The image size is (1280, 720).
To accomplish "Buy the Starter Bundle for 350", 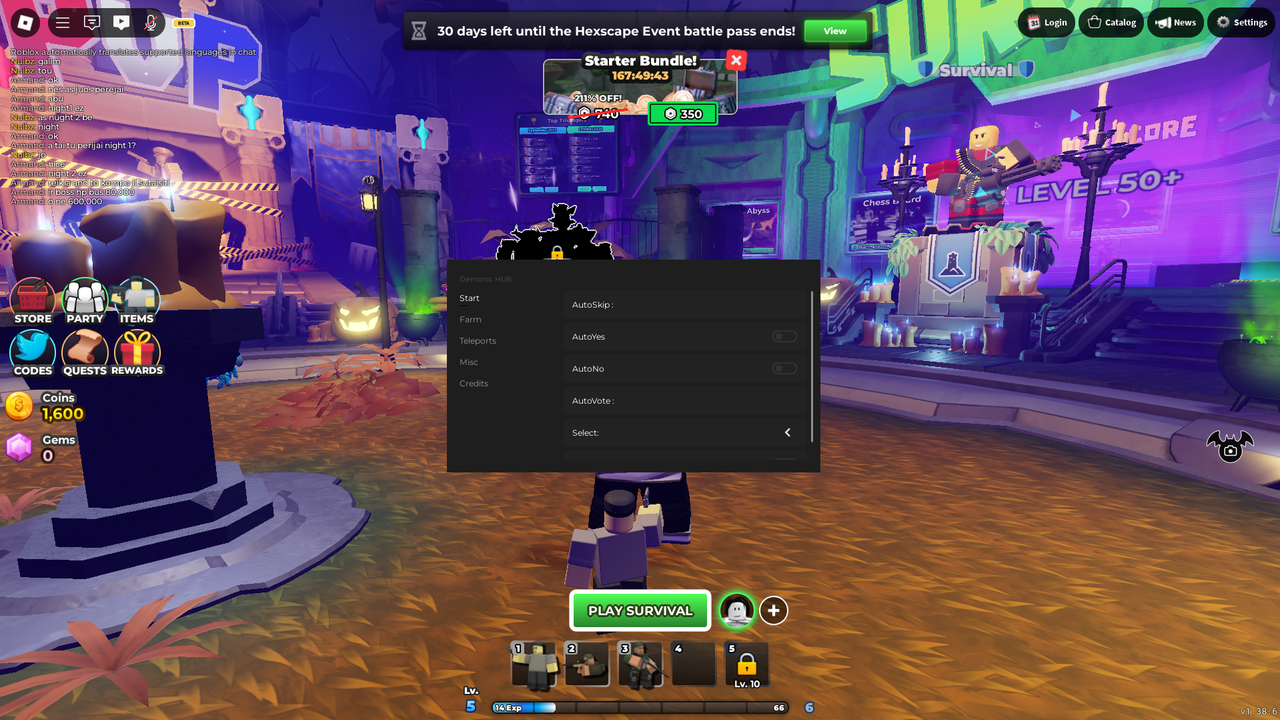I will coord(683,114).
